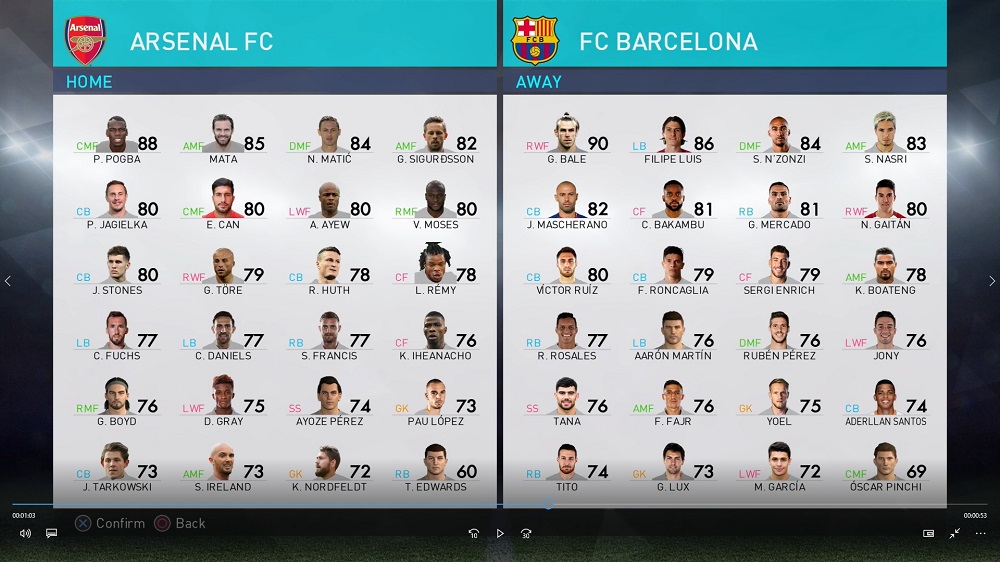Choose goalkeeper Pau López

[435, 401]
